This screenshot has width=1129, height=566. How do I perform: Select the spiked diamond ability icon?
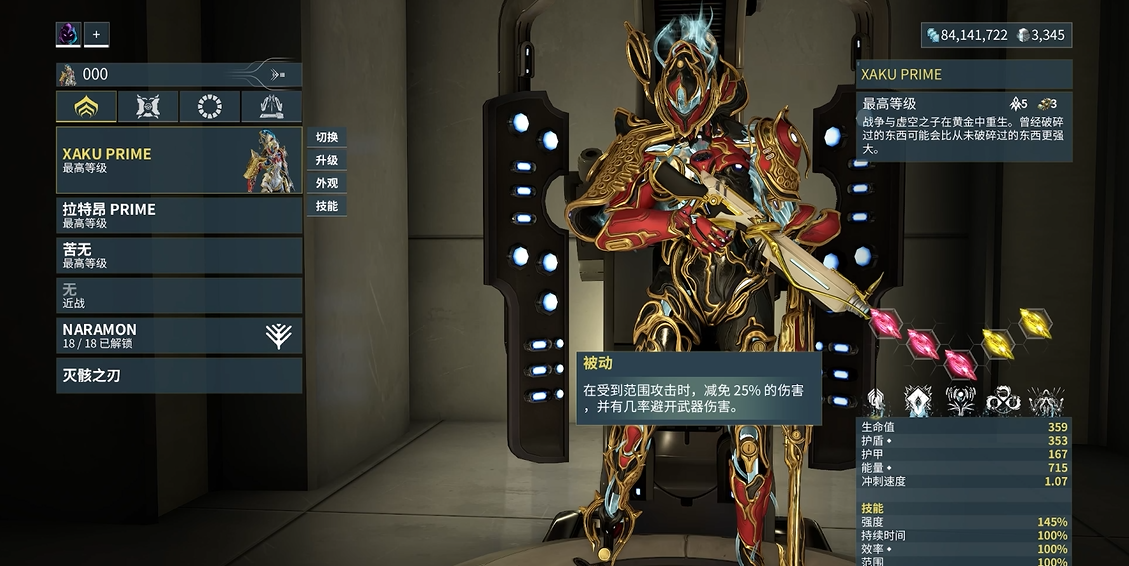click(x=918, y=401)
